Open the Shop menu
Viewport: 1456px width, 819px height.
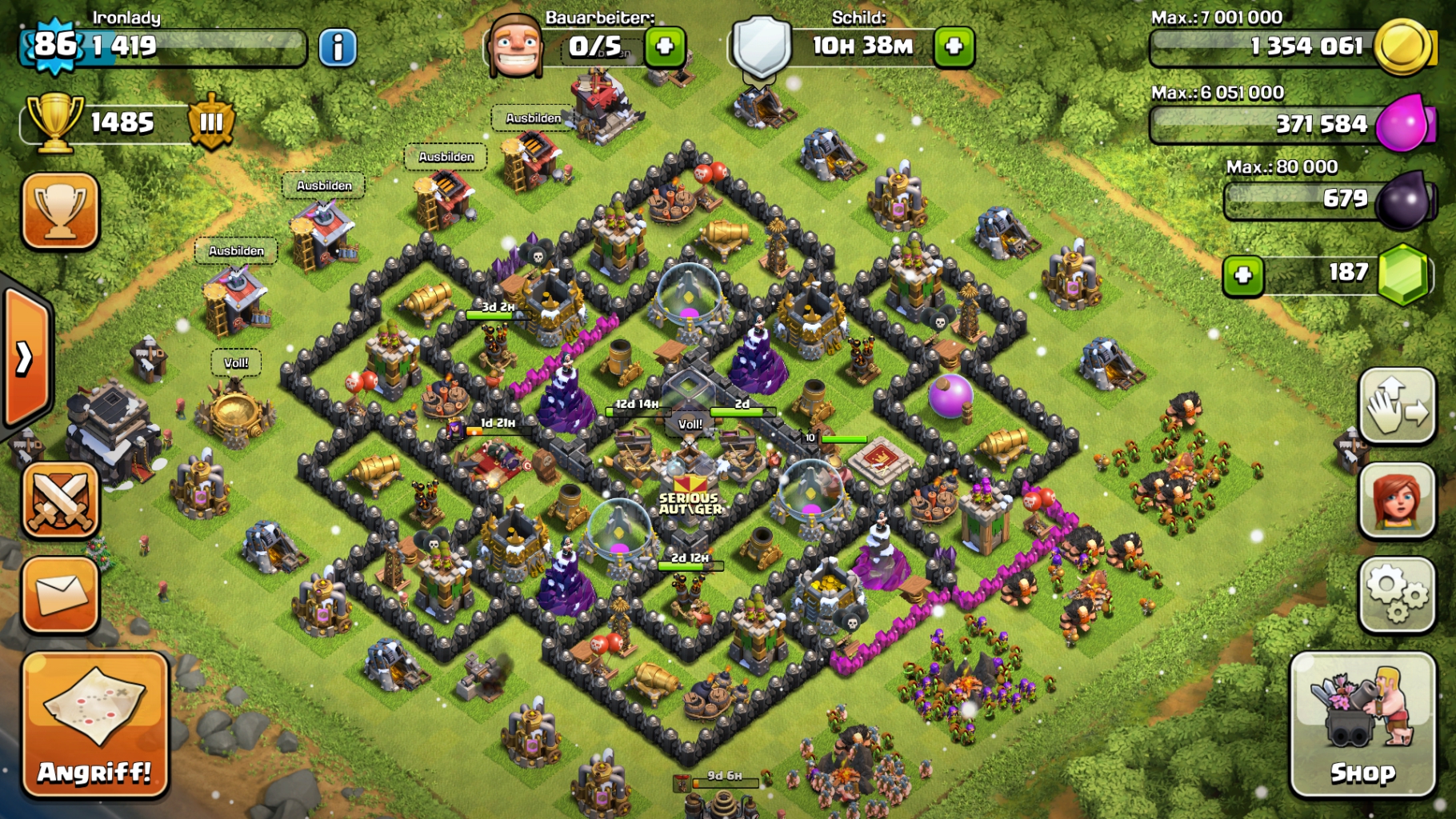click(x=1362, y=725)
